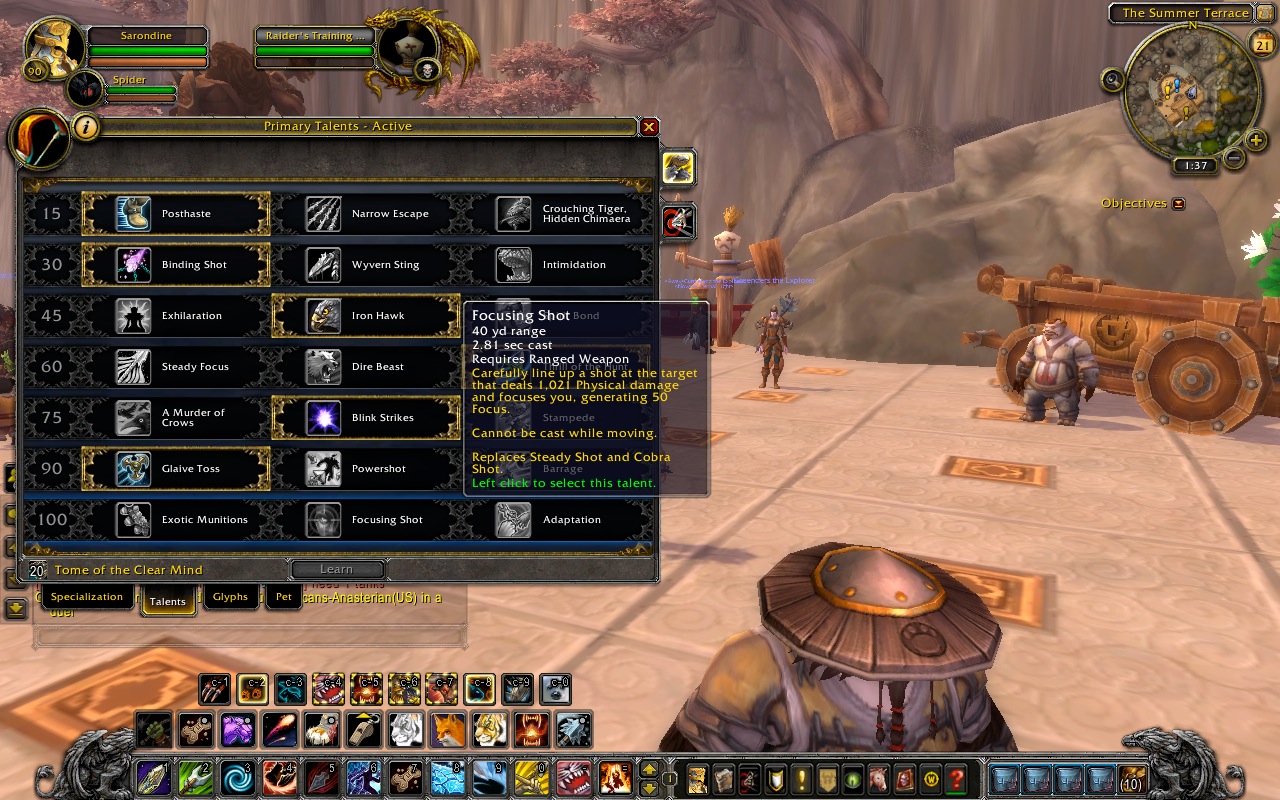Screen dimensions: 1280x800
Task: Switch to the Pet tab
Action: (284, 598)
